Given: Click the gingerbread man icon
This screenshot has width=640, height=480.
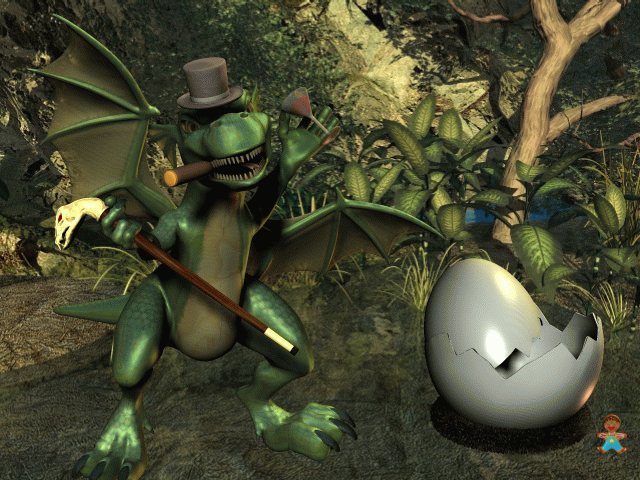Looking at the screenshot, I should click(611, 434).
